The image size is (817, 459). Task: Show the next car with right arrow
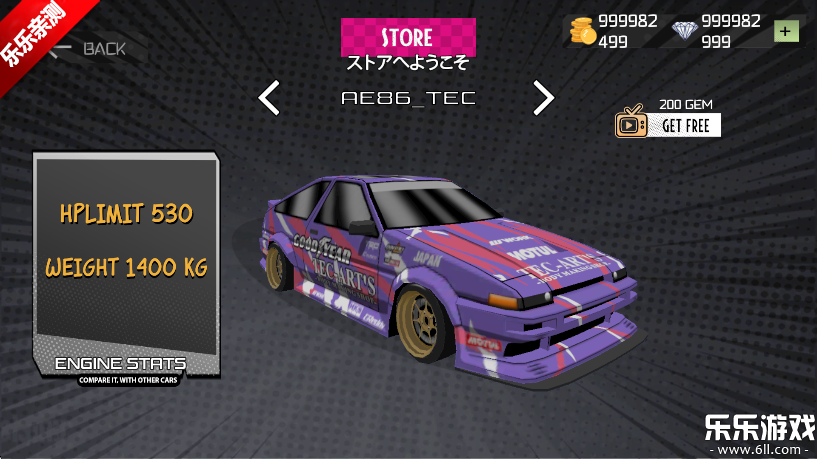[x=543, y=97]
